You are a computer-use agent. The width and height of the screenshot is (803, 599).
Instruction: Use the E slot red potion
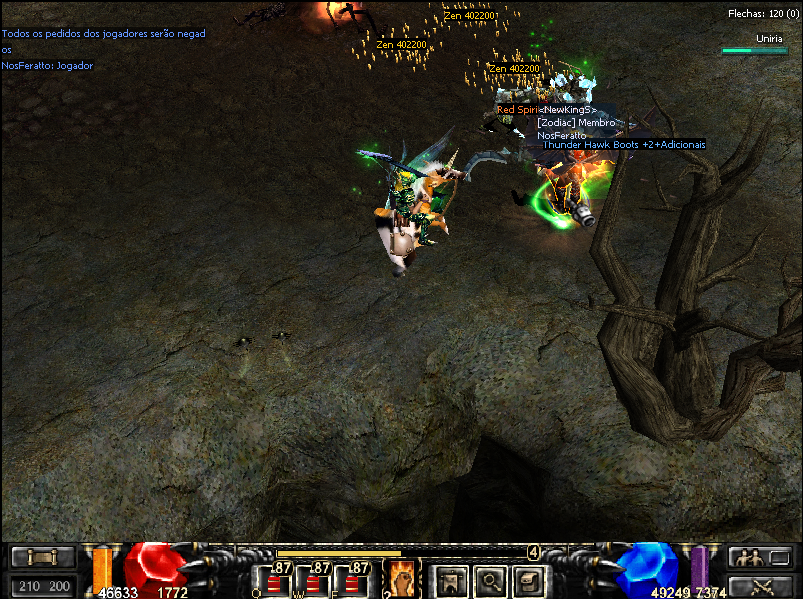[354, 581]
